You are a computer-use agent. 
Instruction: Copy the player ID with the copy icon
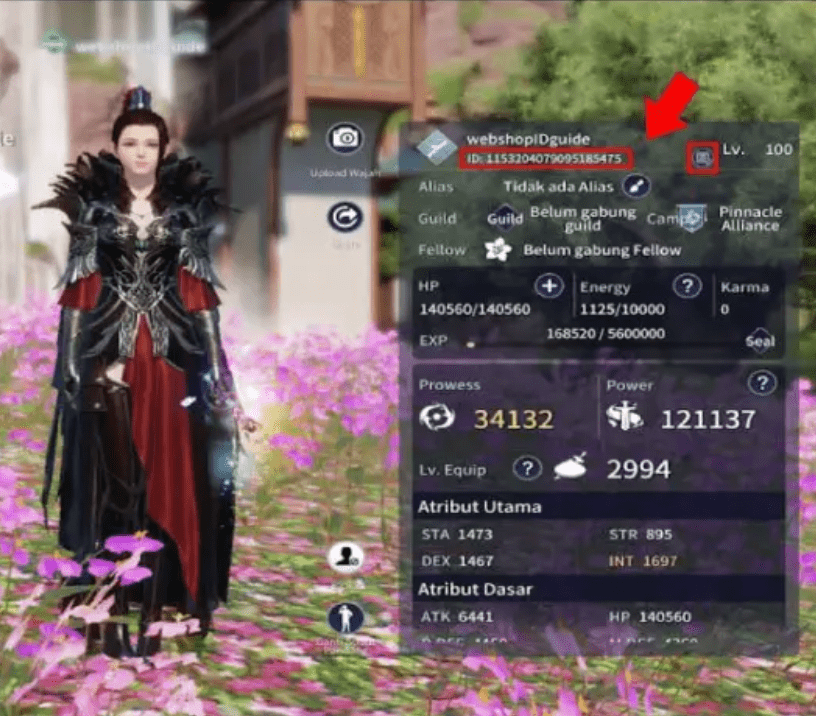(x=703, y=157)
